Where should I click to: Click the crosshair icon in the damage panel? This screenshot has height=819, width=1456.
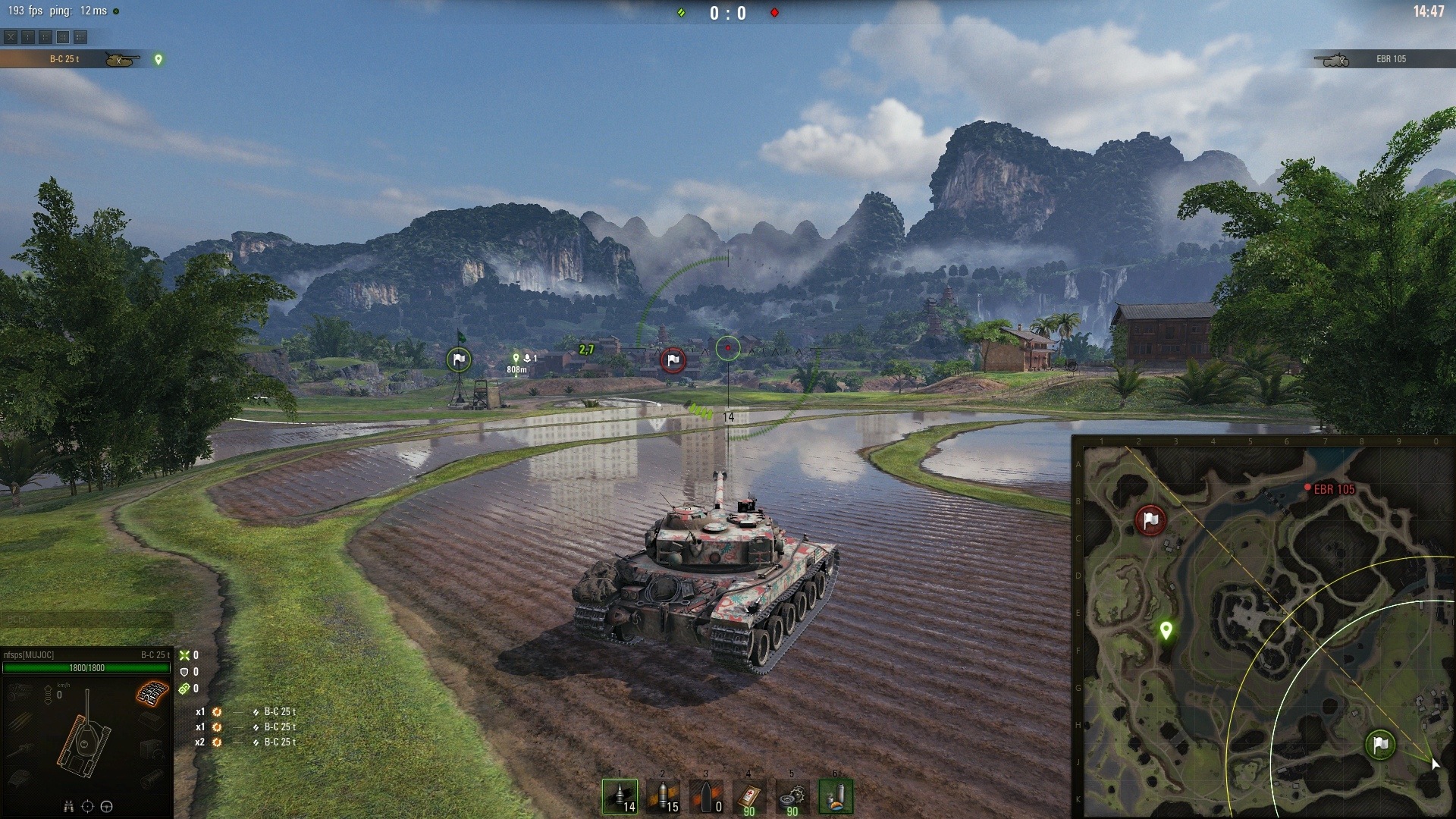point(87,806)
